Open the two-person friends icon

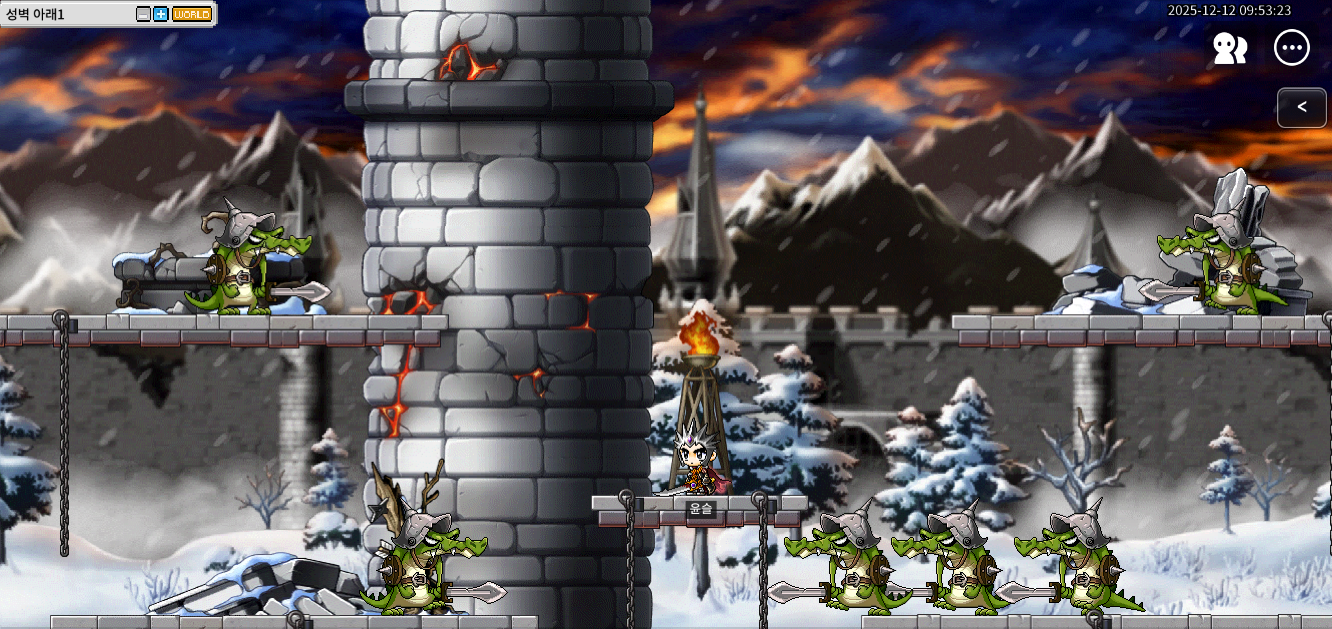(1229, 48)
